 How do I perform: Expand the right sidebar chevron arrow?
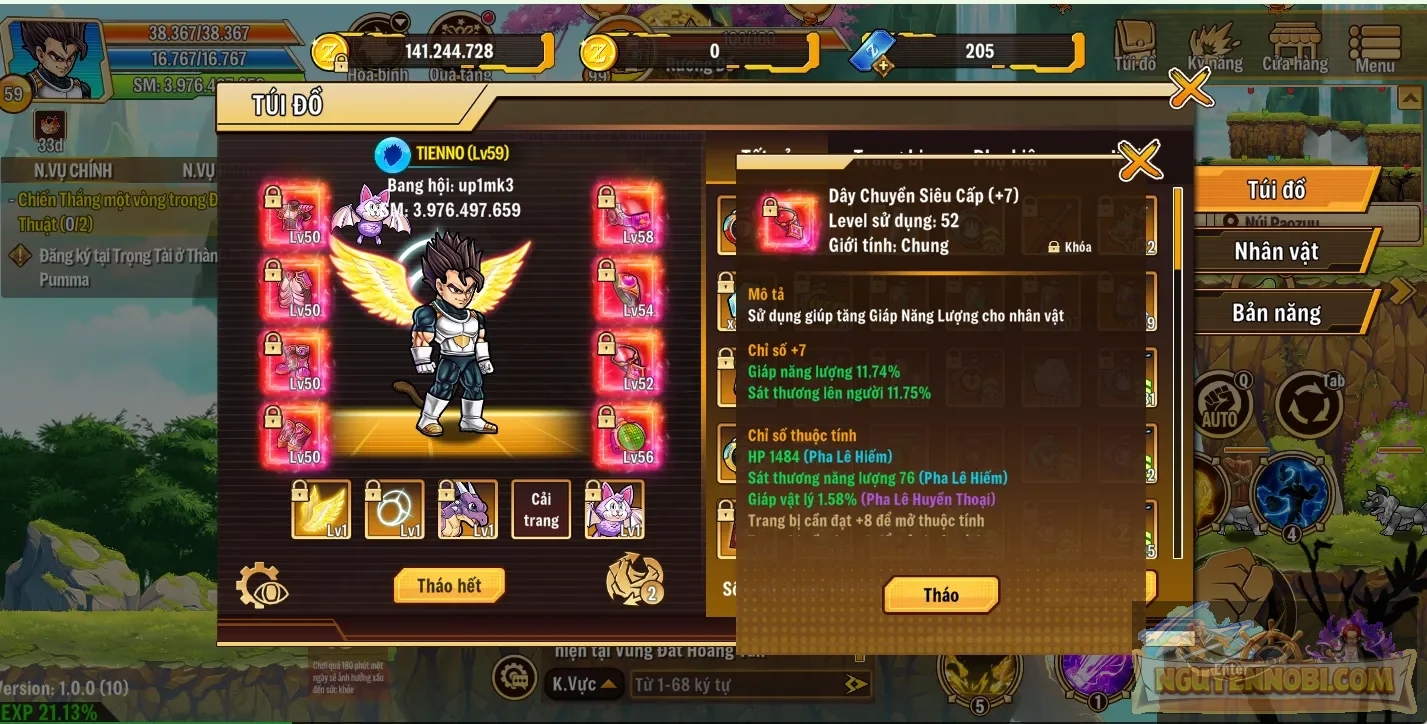click(1404, 289)
